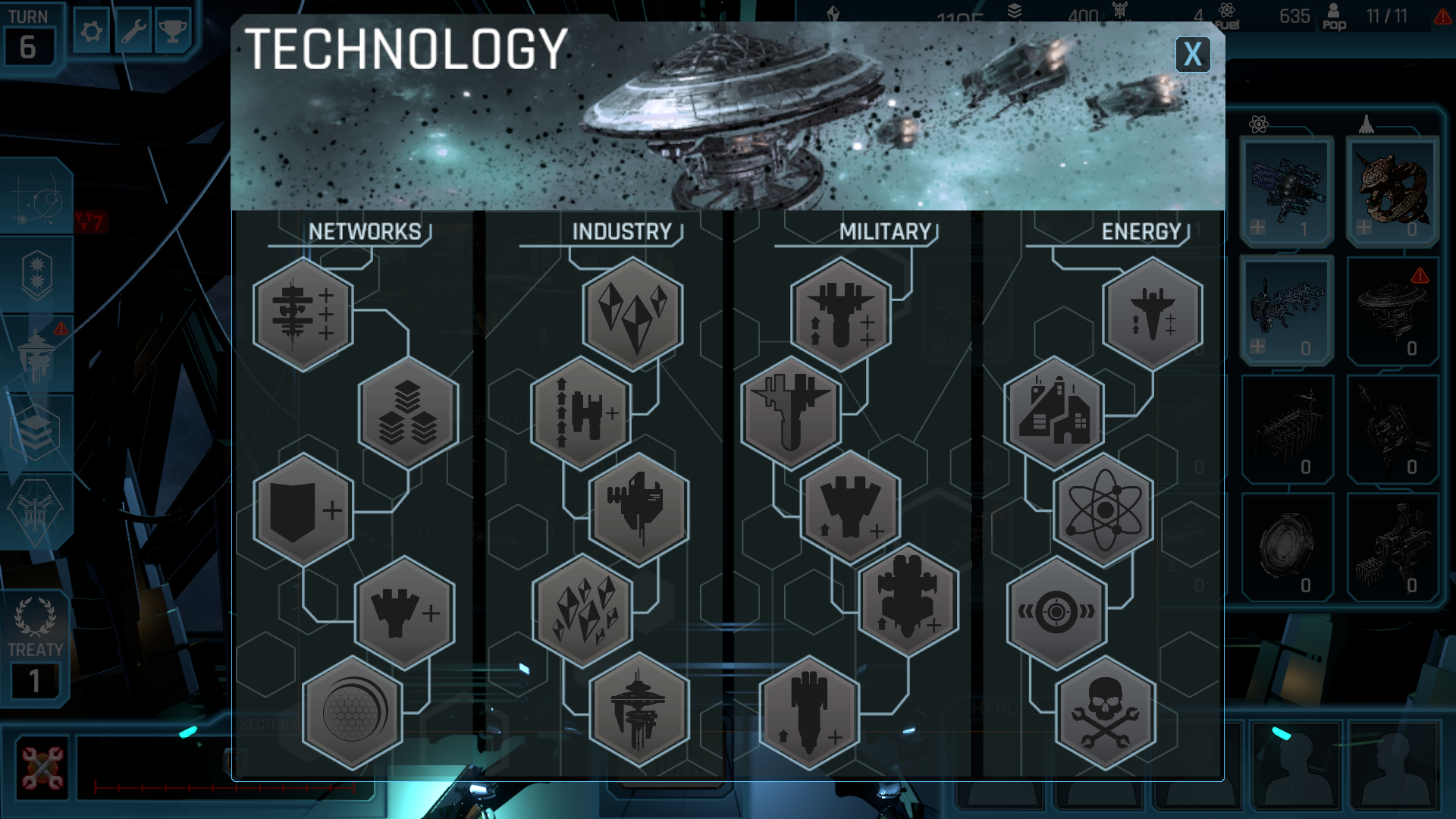Select the top Military ship with arrows tech
This screenshot has height=819, width=1456.
pos(840,314)
